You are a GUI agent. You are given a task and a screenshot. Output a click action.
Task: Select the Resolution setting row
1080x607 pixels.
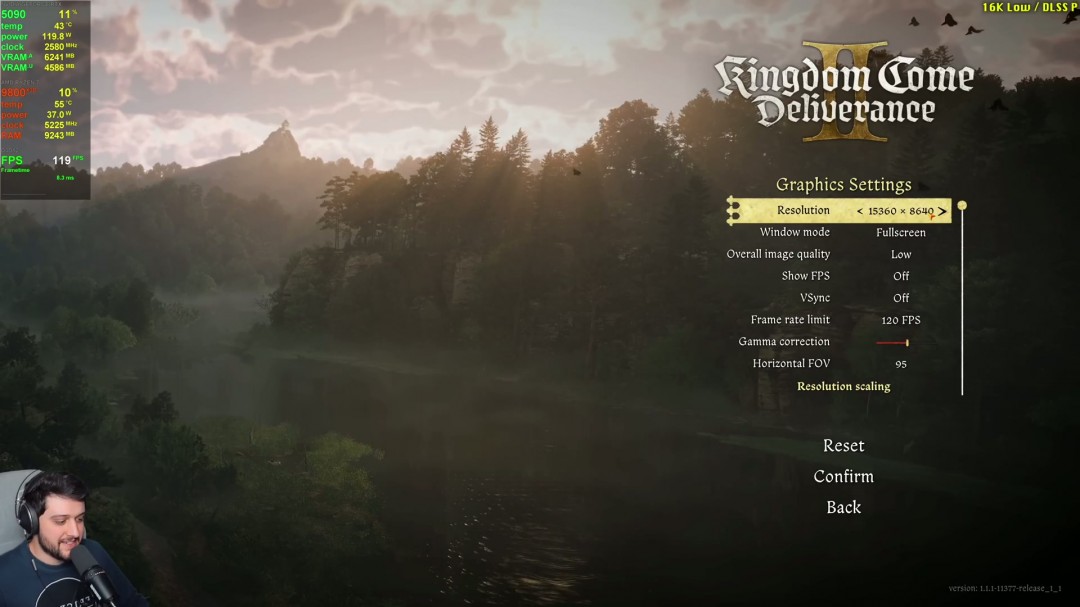(x=803, y=211)
